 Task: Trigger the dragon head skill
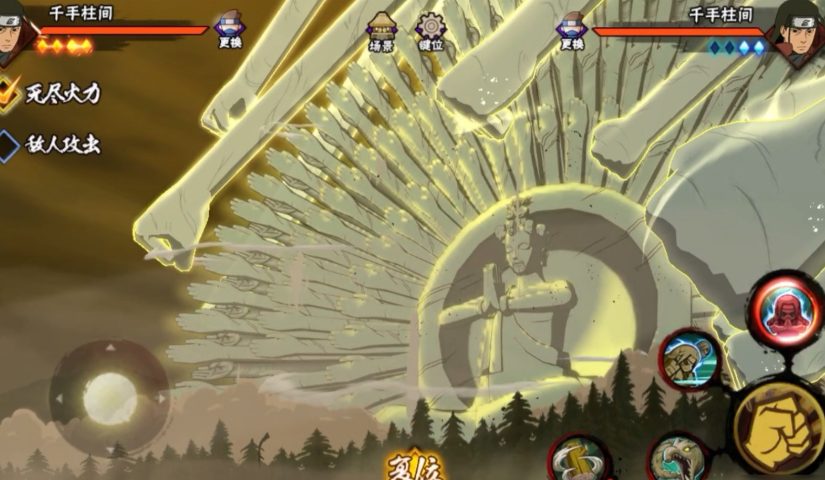click(x=679, y=459)
